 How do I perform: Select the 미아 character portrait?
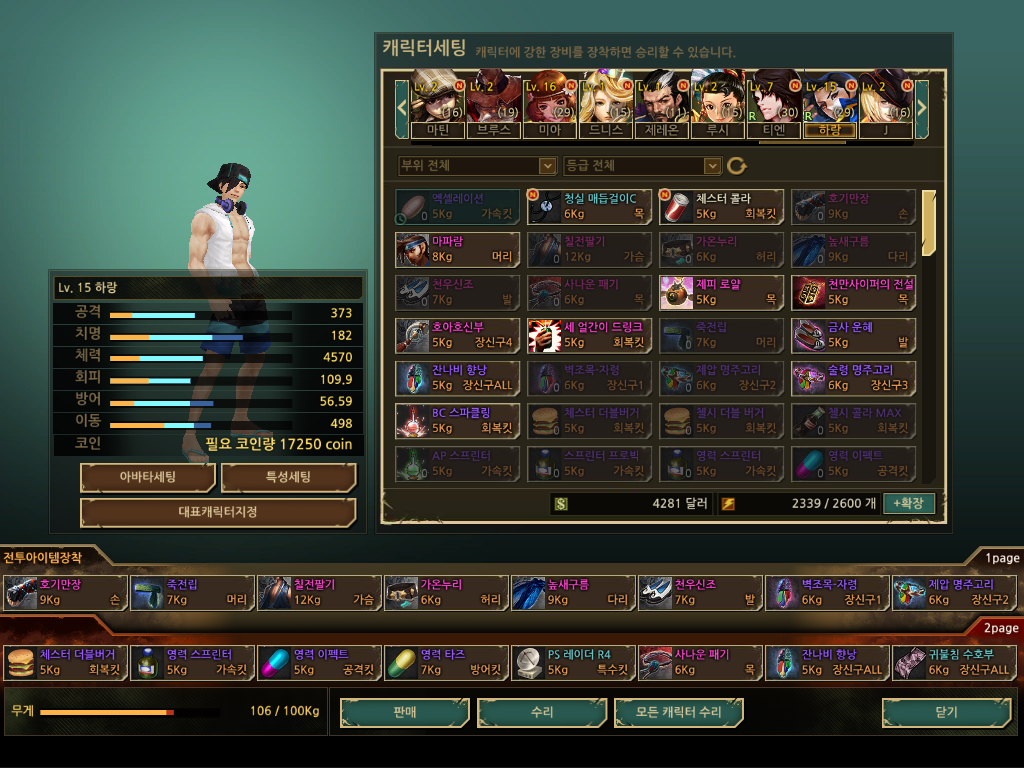[x=549, y=103]
